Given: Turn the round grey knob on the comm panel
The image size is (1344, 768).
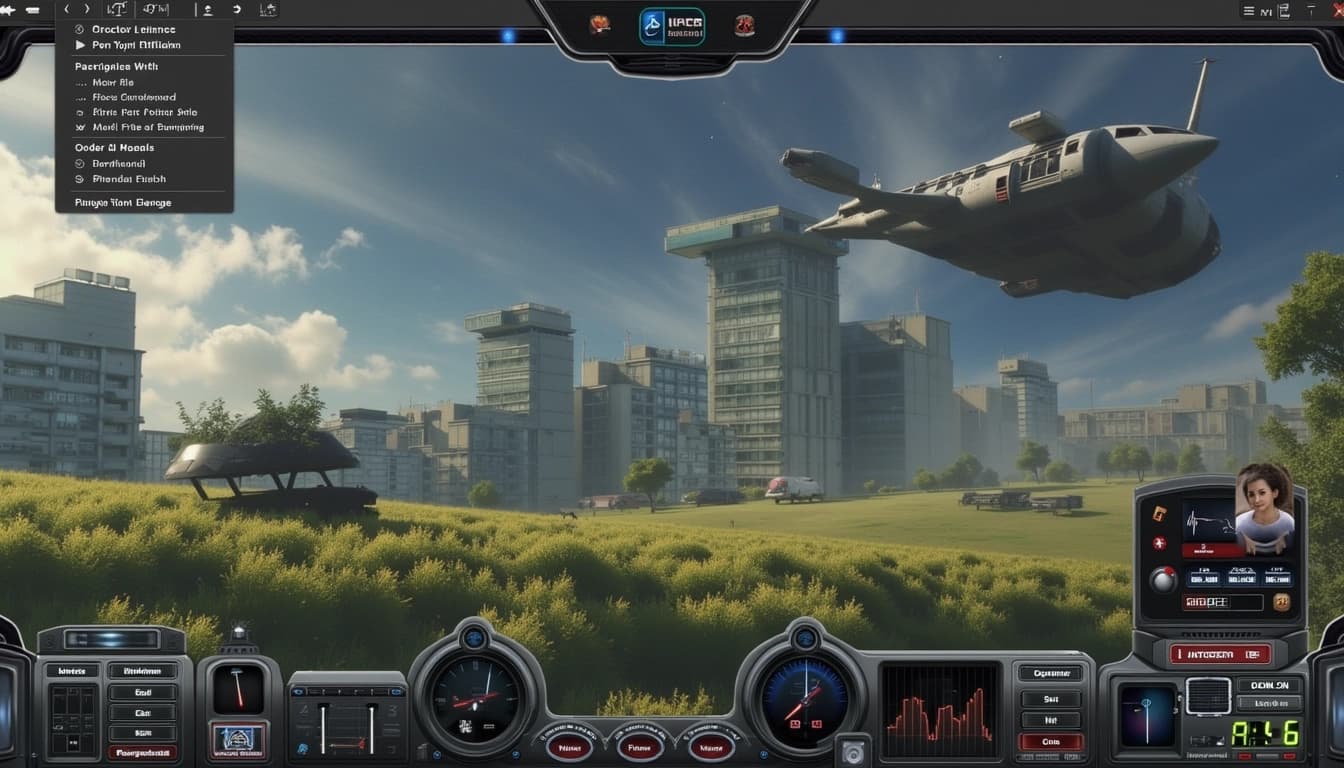Looking at the screenshot, I should 1163,578.
